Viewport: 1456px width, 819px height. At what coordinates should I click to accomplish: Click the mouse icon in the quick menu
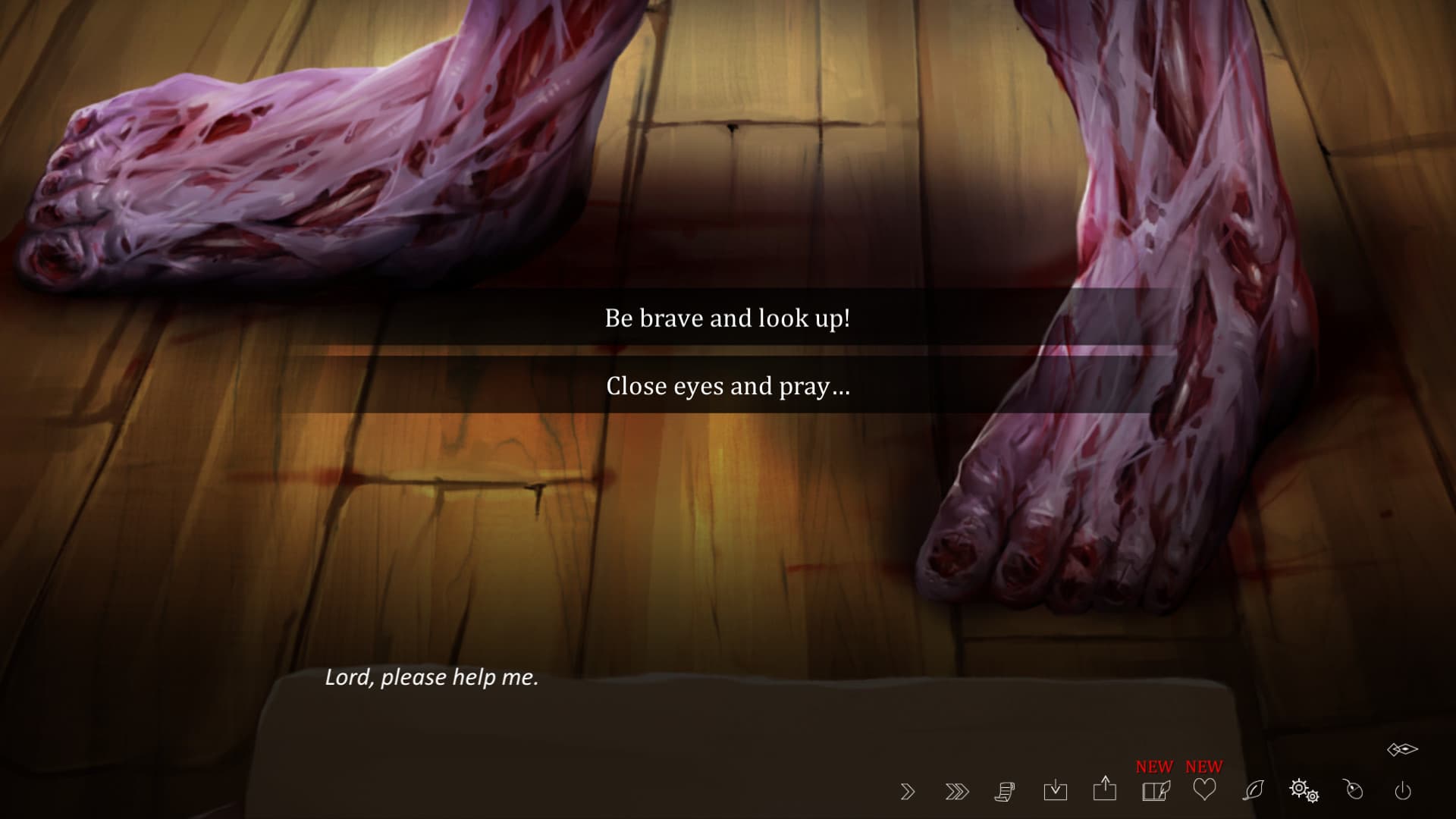click(1352, 792)
